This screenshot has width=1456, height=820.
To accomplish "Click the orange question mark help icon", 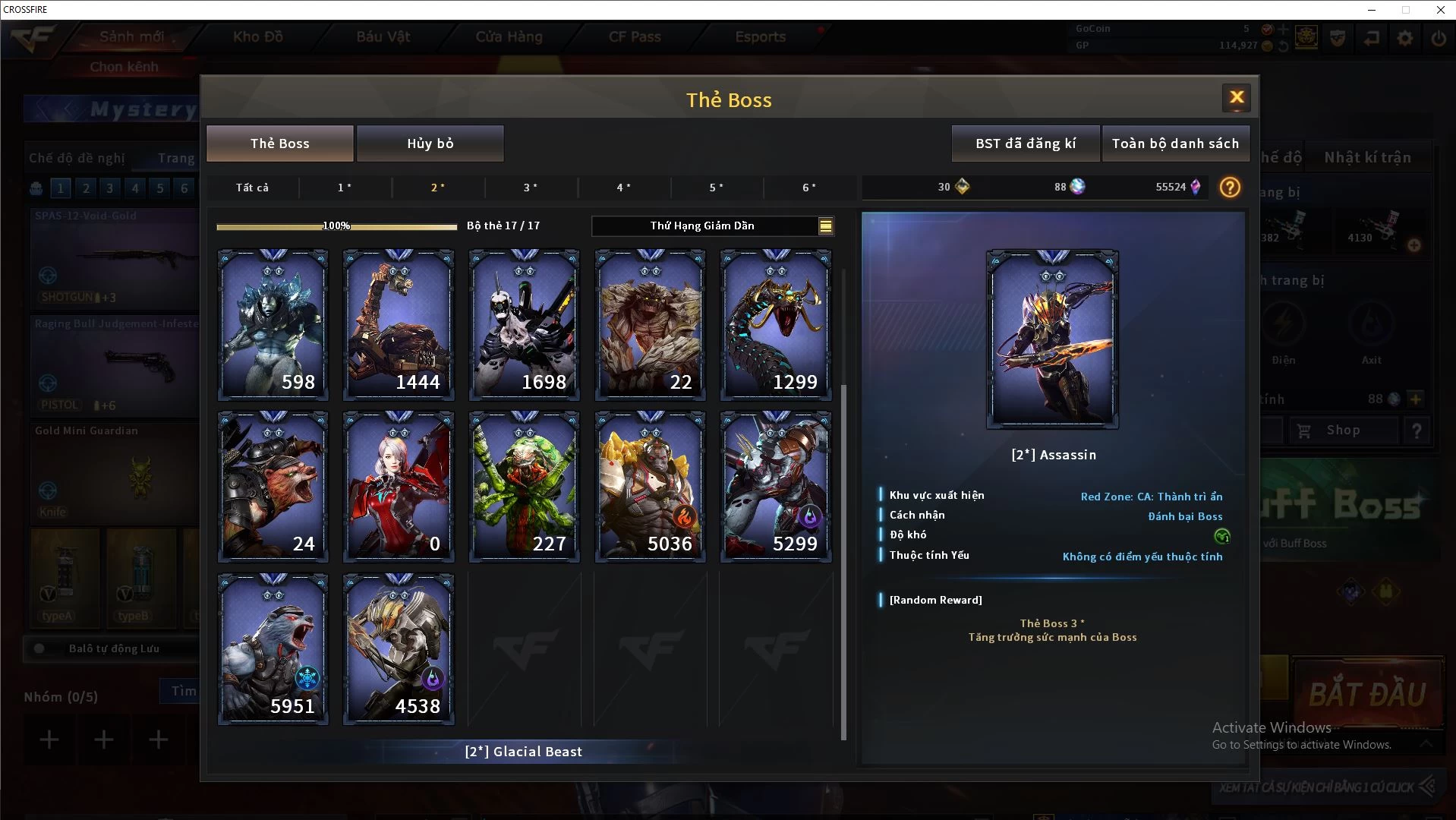I will (1229, 188).
